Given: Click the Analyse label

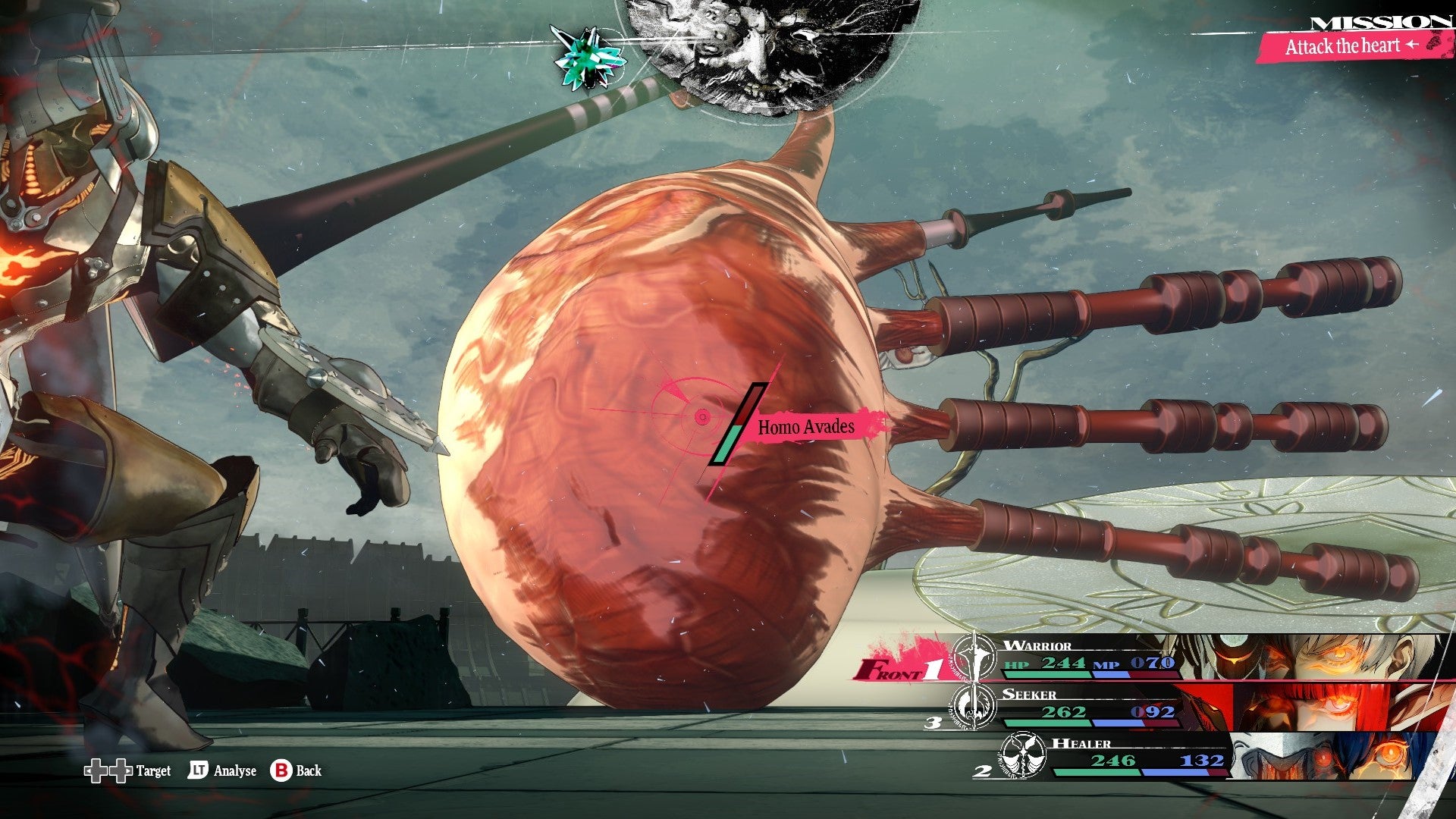Looking at the screenshot, I should point(235,771).
